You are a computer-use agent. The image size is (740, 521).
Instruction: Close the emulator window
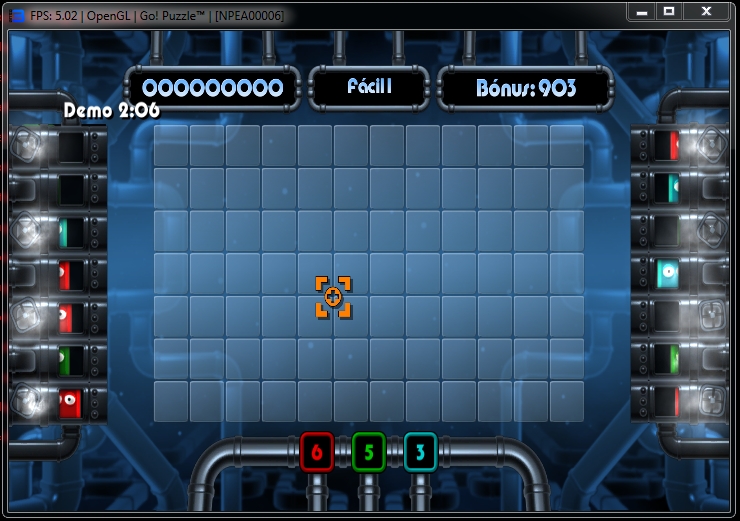pyautogui.click(x=706, y=11)
